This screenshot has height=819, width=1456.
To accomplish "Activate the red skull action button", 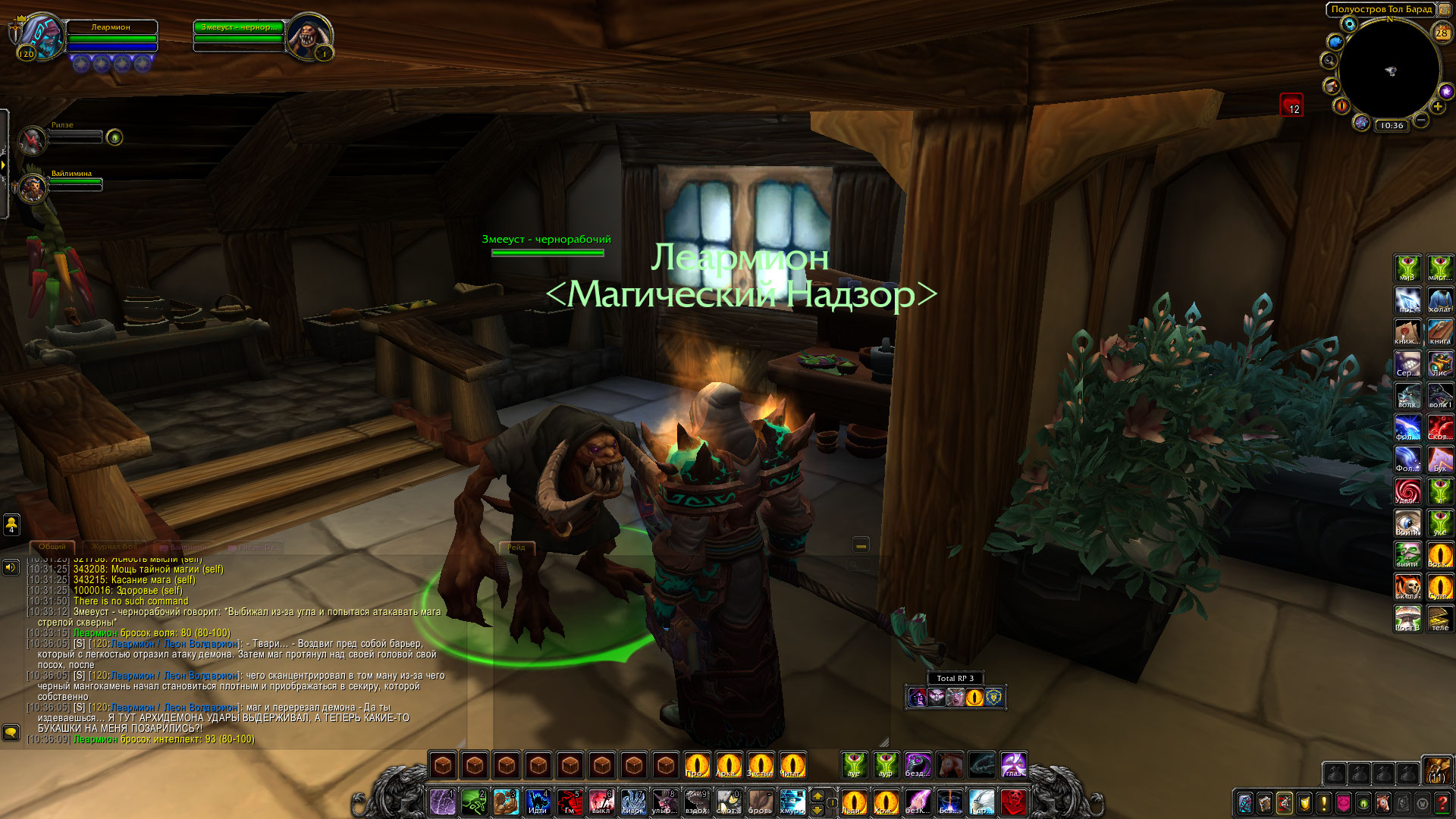I will point(1013,802).
